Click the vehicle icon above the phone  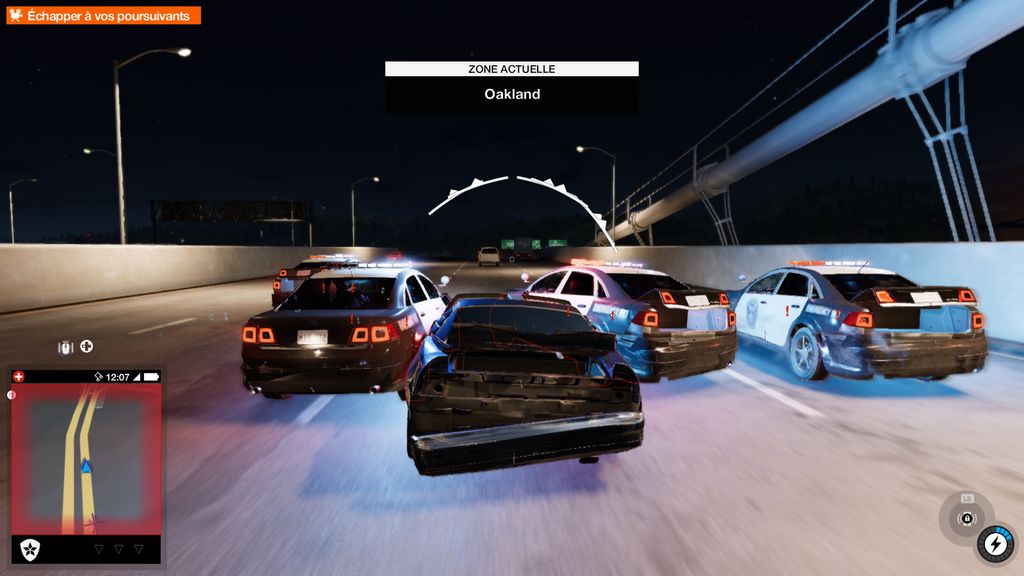coord(66,347)
